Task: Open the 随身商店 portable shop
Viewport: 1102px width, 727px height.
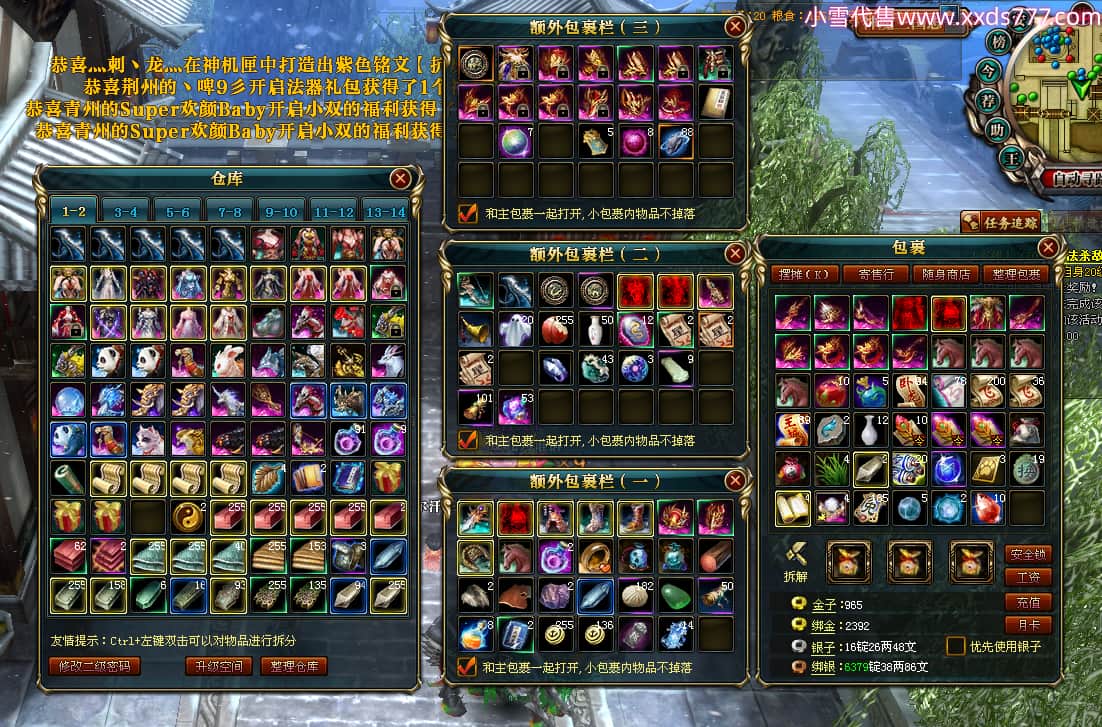Action: pos(943,274)
